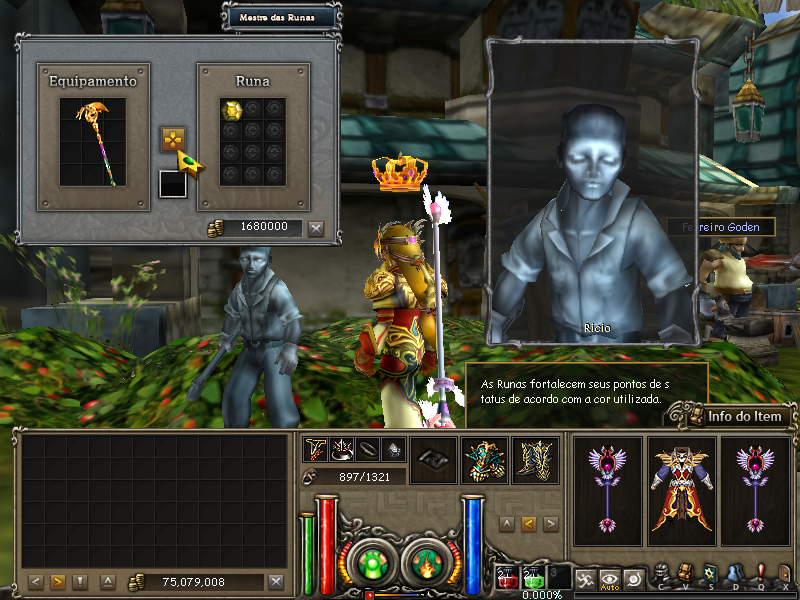The image size is (800, 600).
Task: Close the Mestre das Runas window
Action: 316,228
